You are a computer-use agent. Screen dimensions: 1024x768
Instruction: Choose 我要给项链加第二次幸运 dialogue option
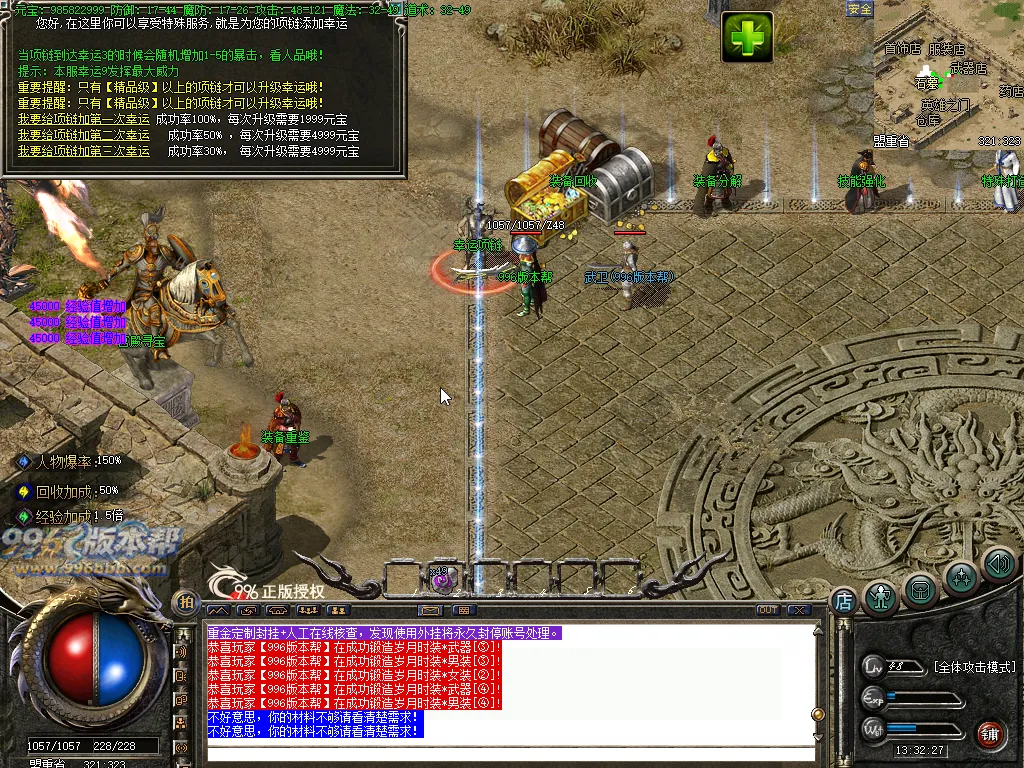pos(83,135)
